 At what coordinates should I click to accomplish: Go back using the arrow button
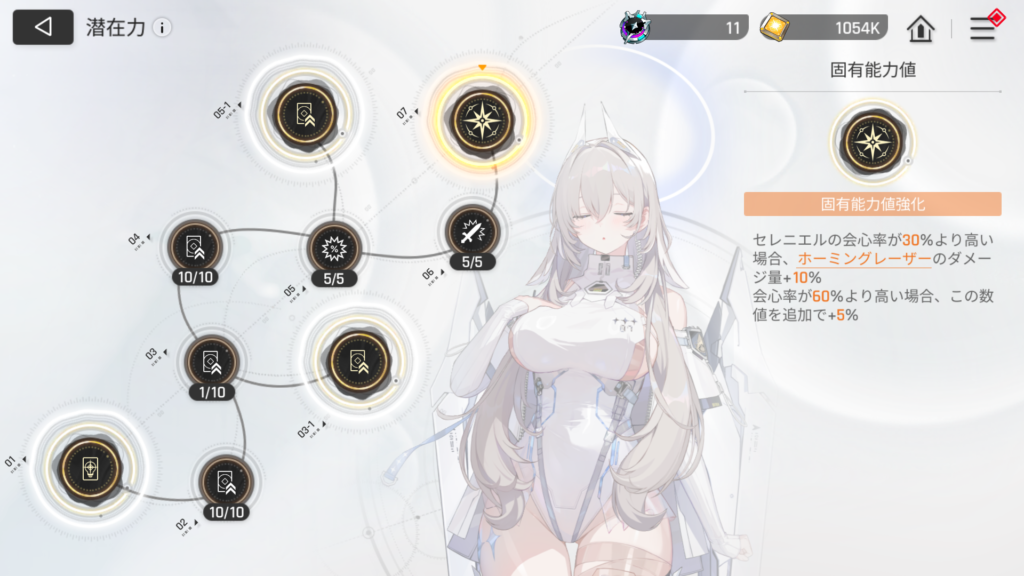(x=43, y=27)
